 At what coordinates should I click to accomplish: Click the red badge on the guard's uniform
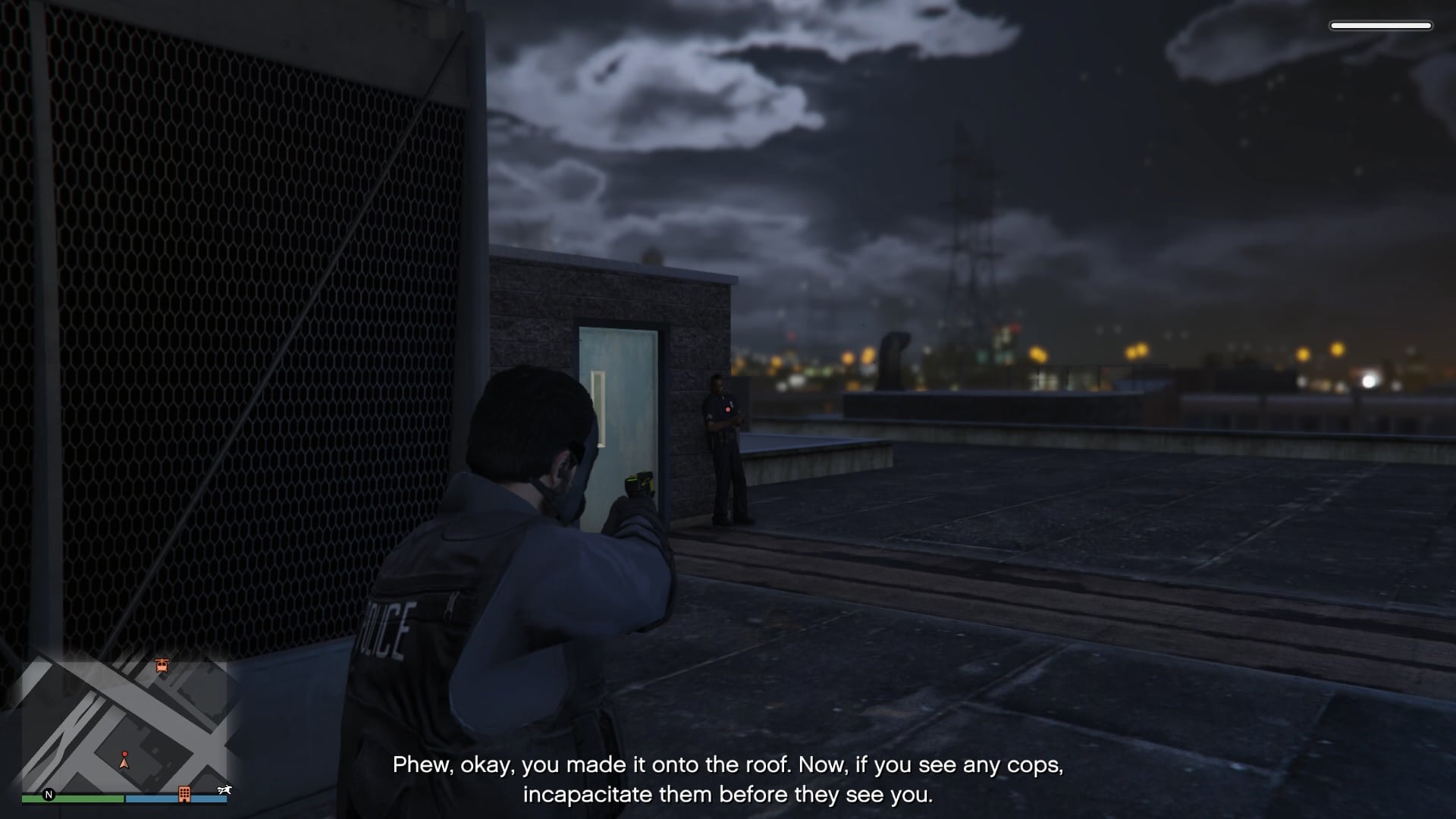728,411
